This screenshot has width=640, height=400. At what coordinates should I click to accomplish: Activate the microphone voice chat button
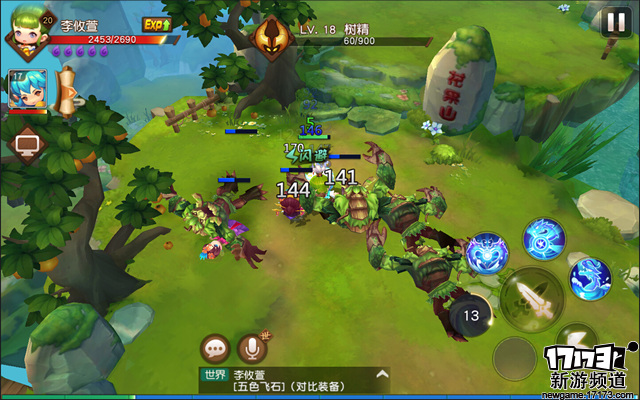pyautogui.click(x=251, y=349)
